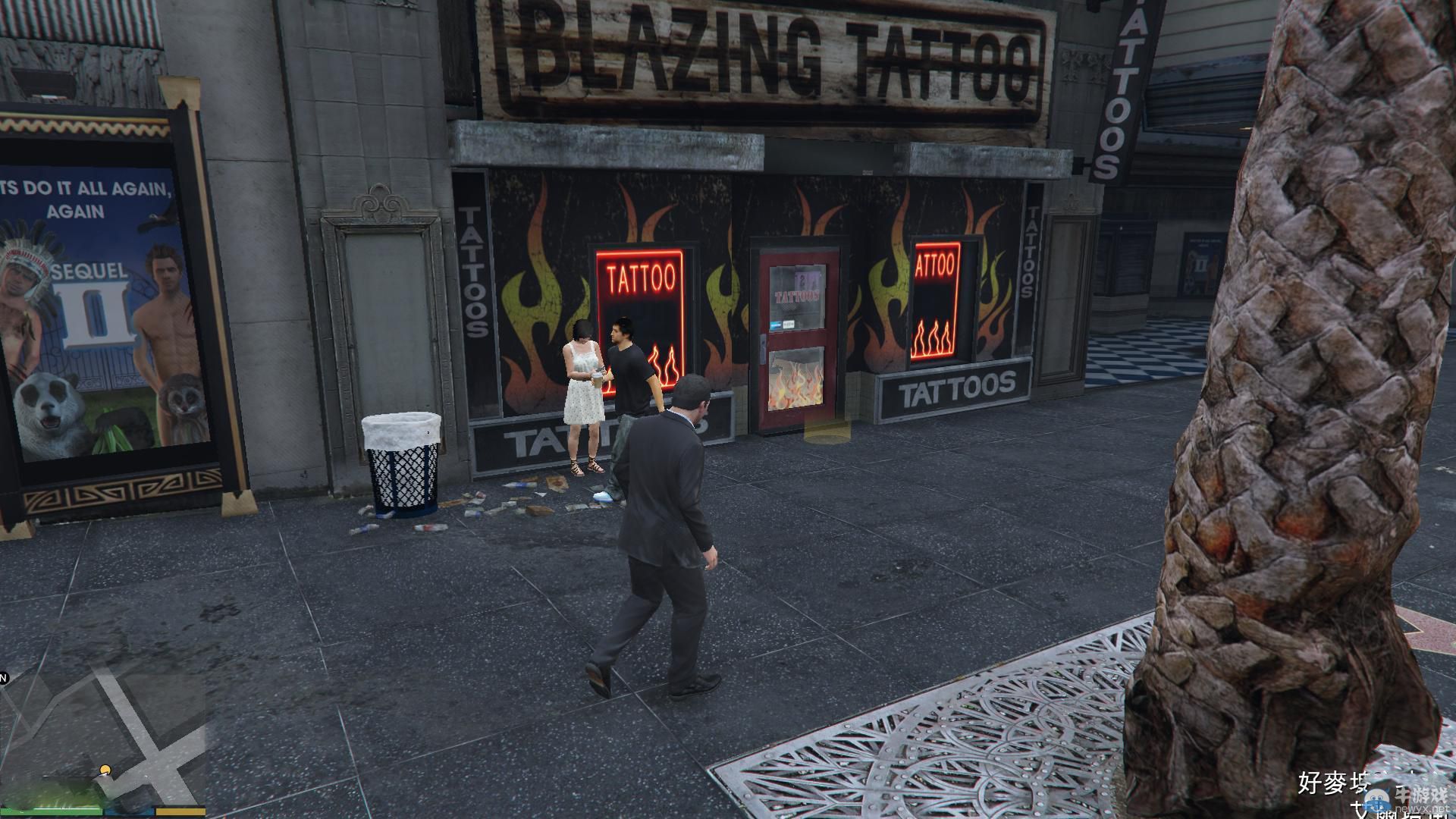Click the credit card sticker on the door
The width and height of the screenshot is (1456, 819).
776,325
